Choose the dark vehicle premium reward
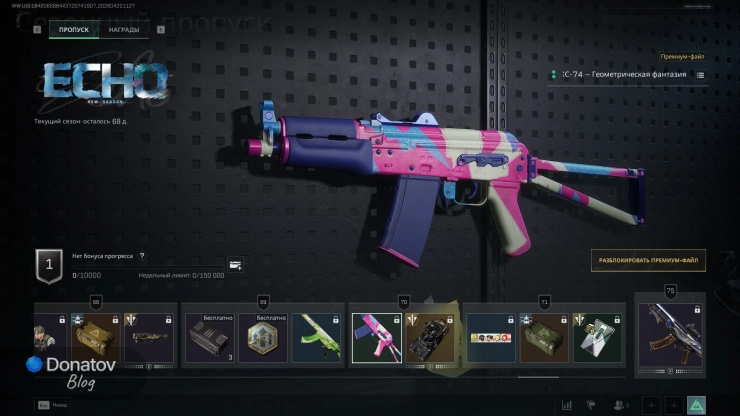This screenshot has width=740, height=416. pos(431,338)
